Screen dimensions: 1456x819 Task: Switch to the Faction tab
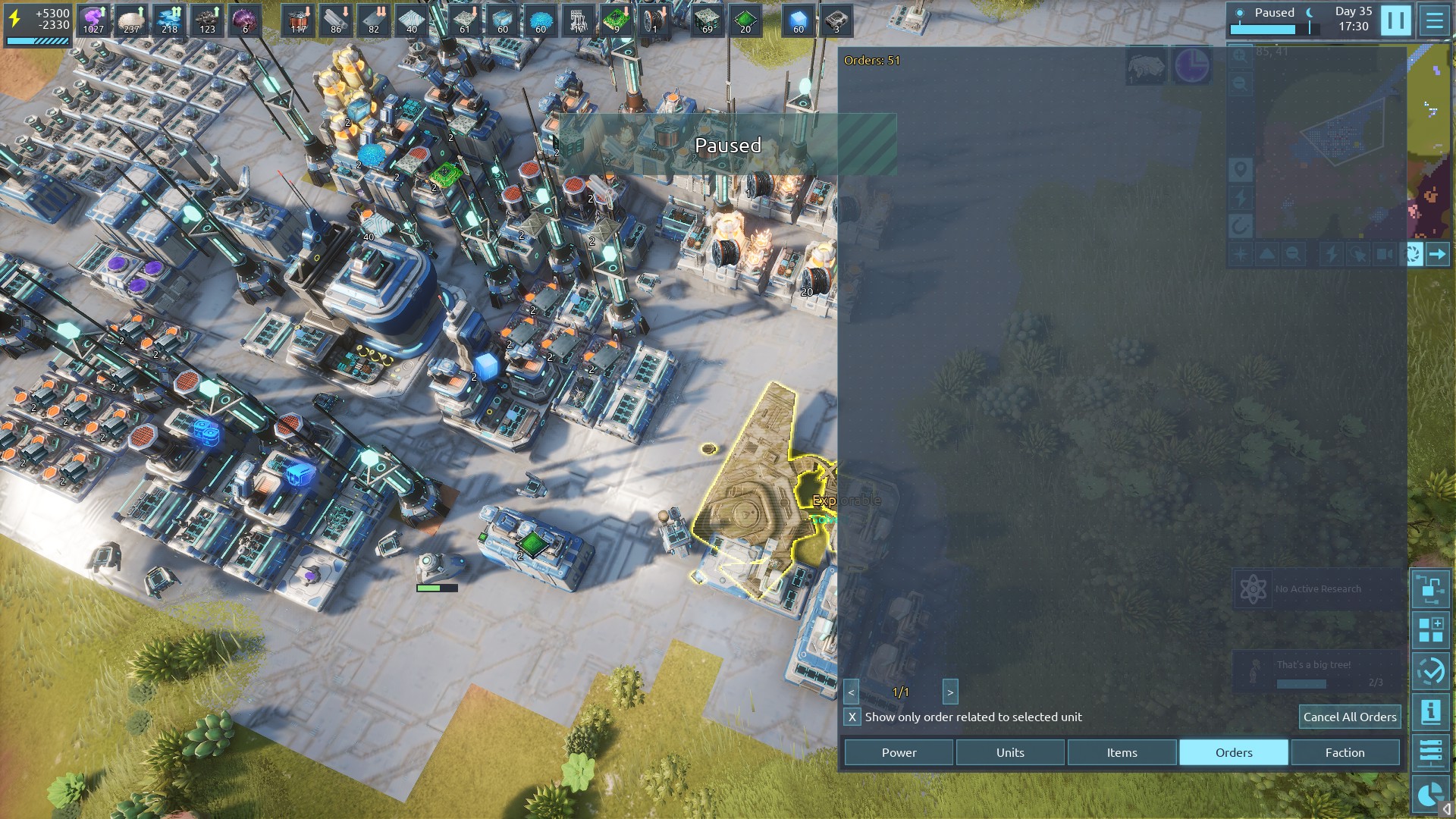1345,752
